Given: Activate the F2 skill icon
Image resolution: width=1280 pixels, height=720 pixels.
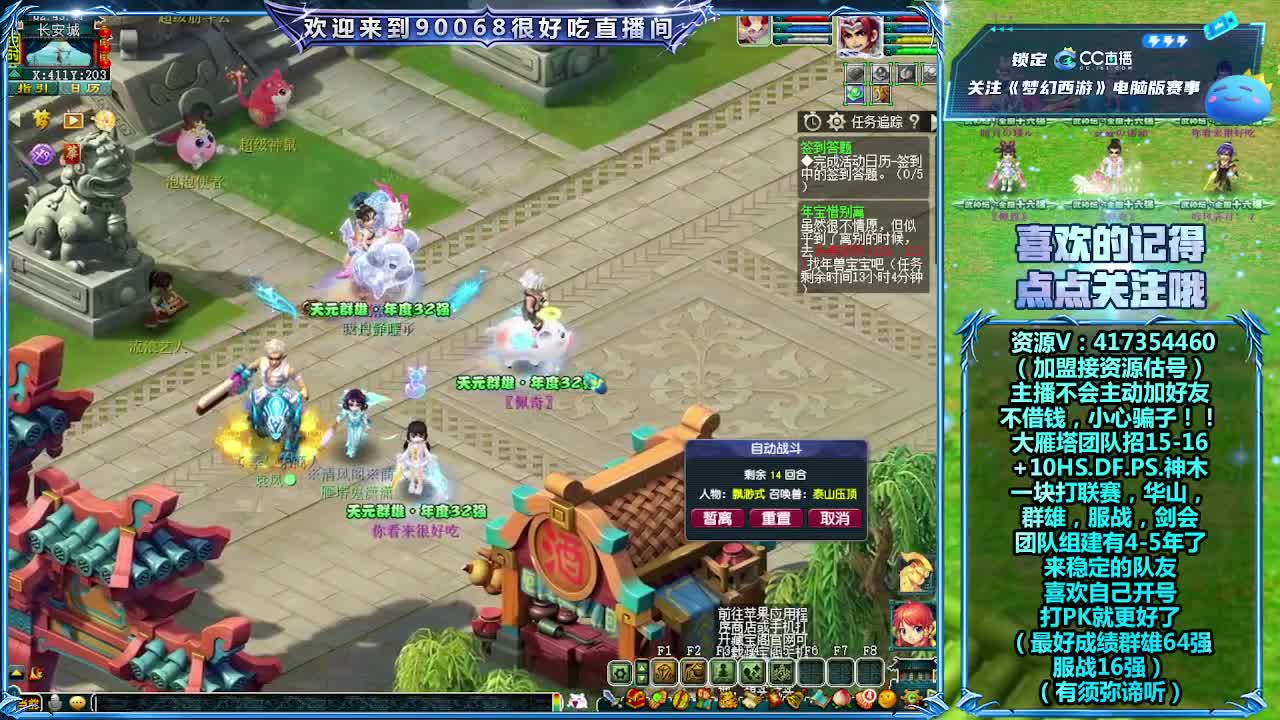Looking at the screenshot, I should [695, 673].
